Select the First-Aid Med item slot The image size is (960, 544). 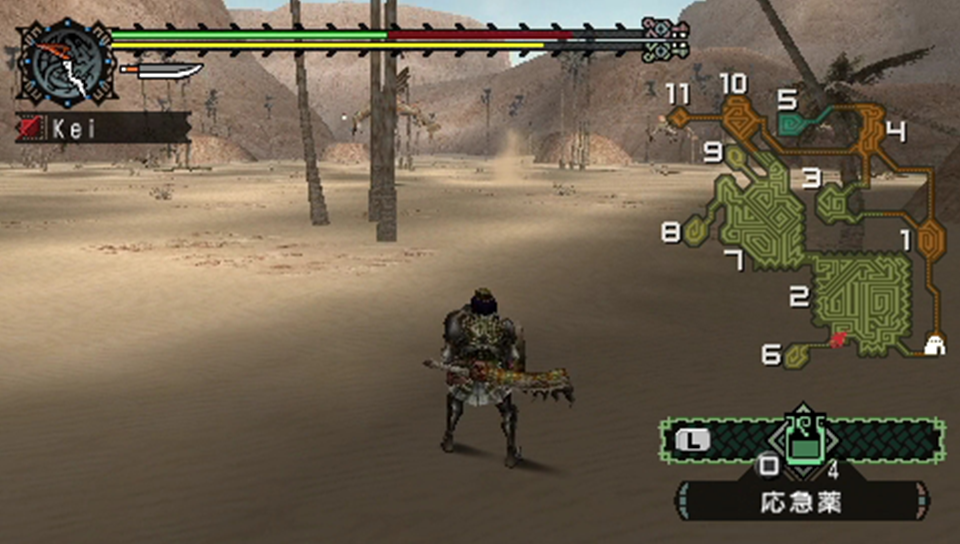[801, 441]
